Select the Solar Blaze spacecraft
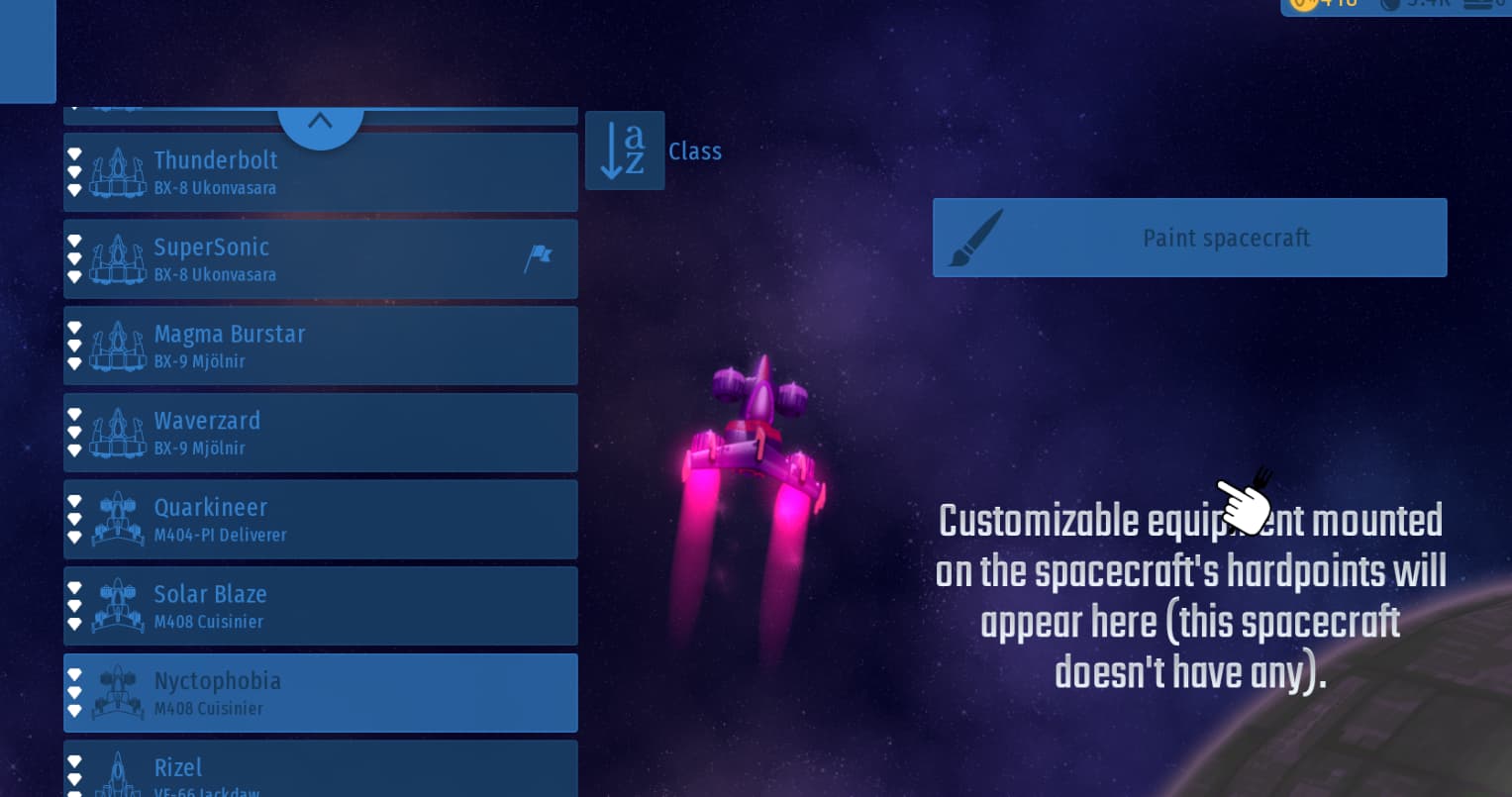This screenshot has height=797, width=1512. coord(320,606)
